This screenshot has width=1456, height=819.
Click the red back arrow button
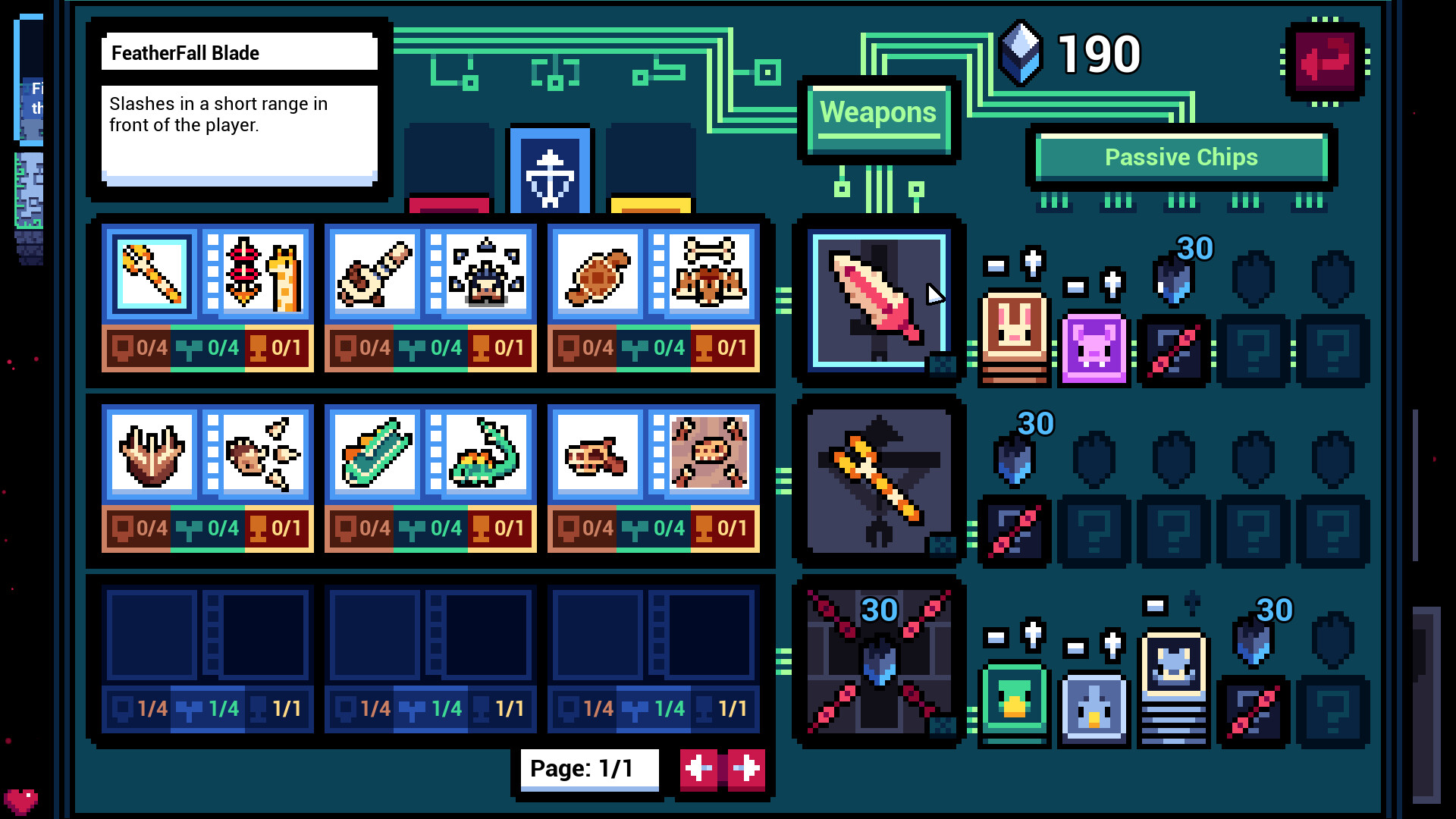pyautogui.click(x=1324, y=62)
